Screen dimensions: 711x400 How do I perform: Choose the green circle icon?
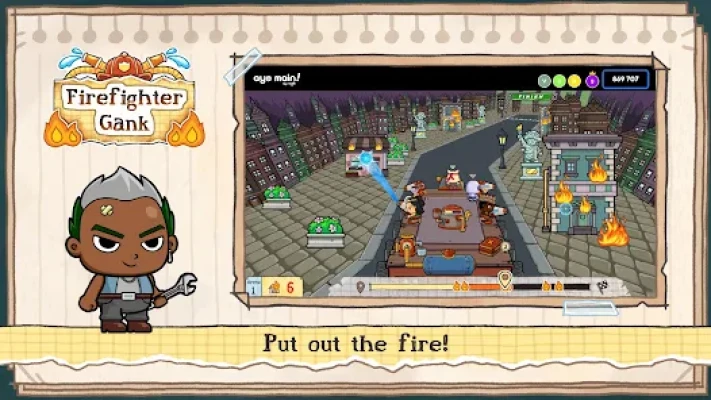click(559, 79)
